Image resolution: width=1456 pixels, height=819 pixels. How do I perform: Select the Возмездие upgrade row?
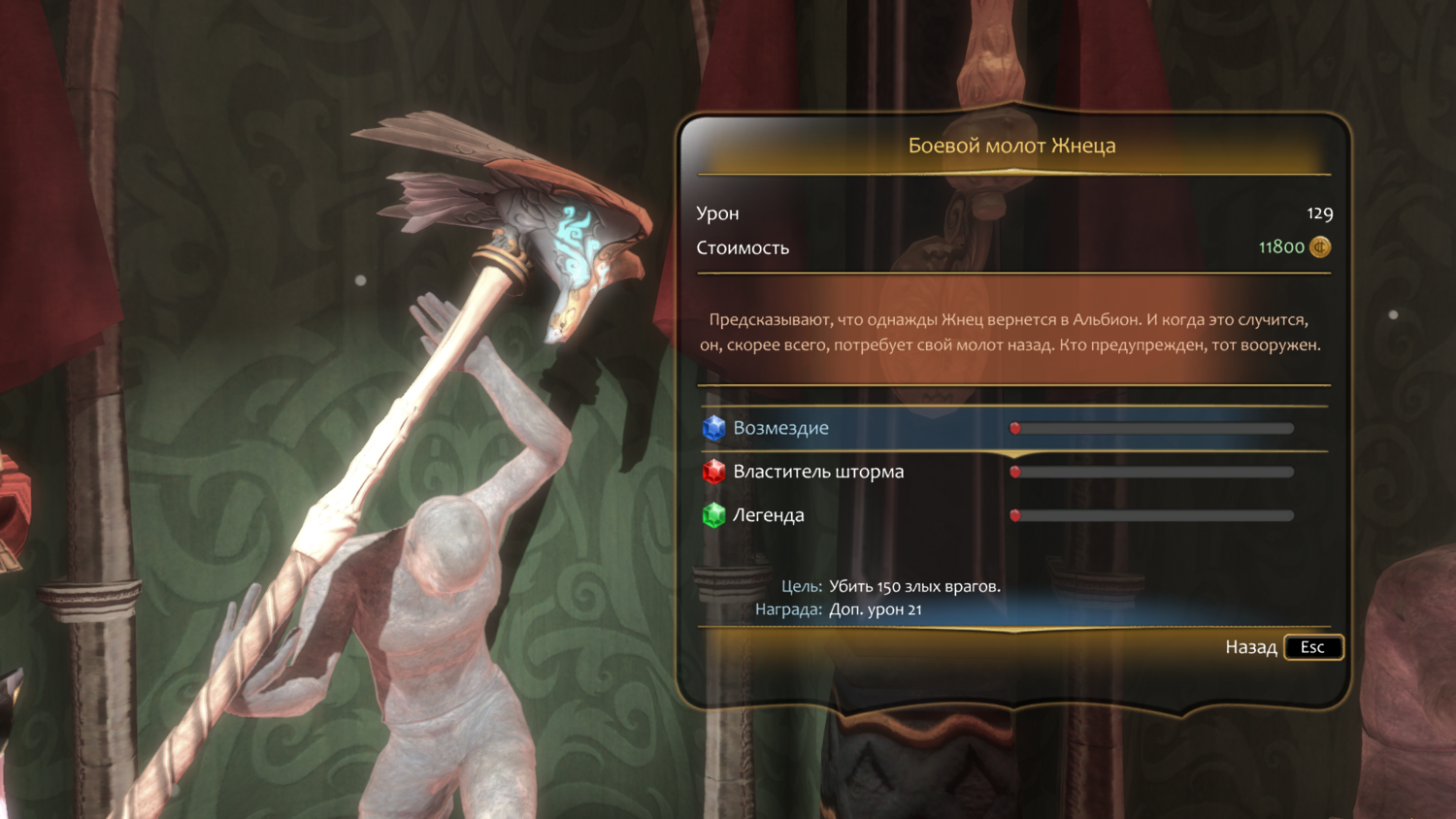[x=780, y=428]
